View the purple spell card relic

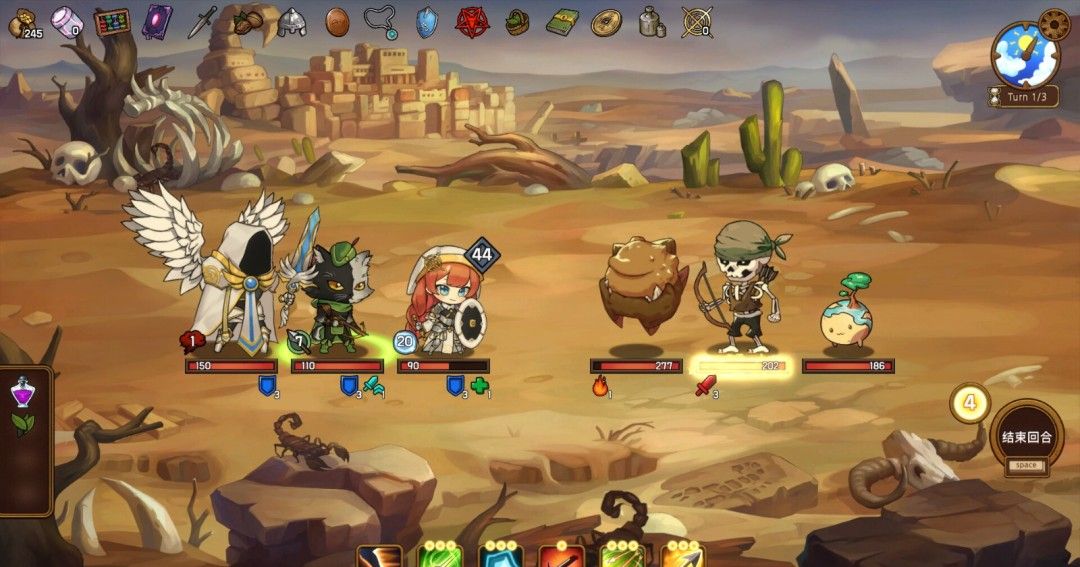pyautogui.click(x=156, y=22)
